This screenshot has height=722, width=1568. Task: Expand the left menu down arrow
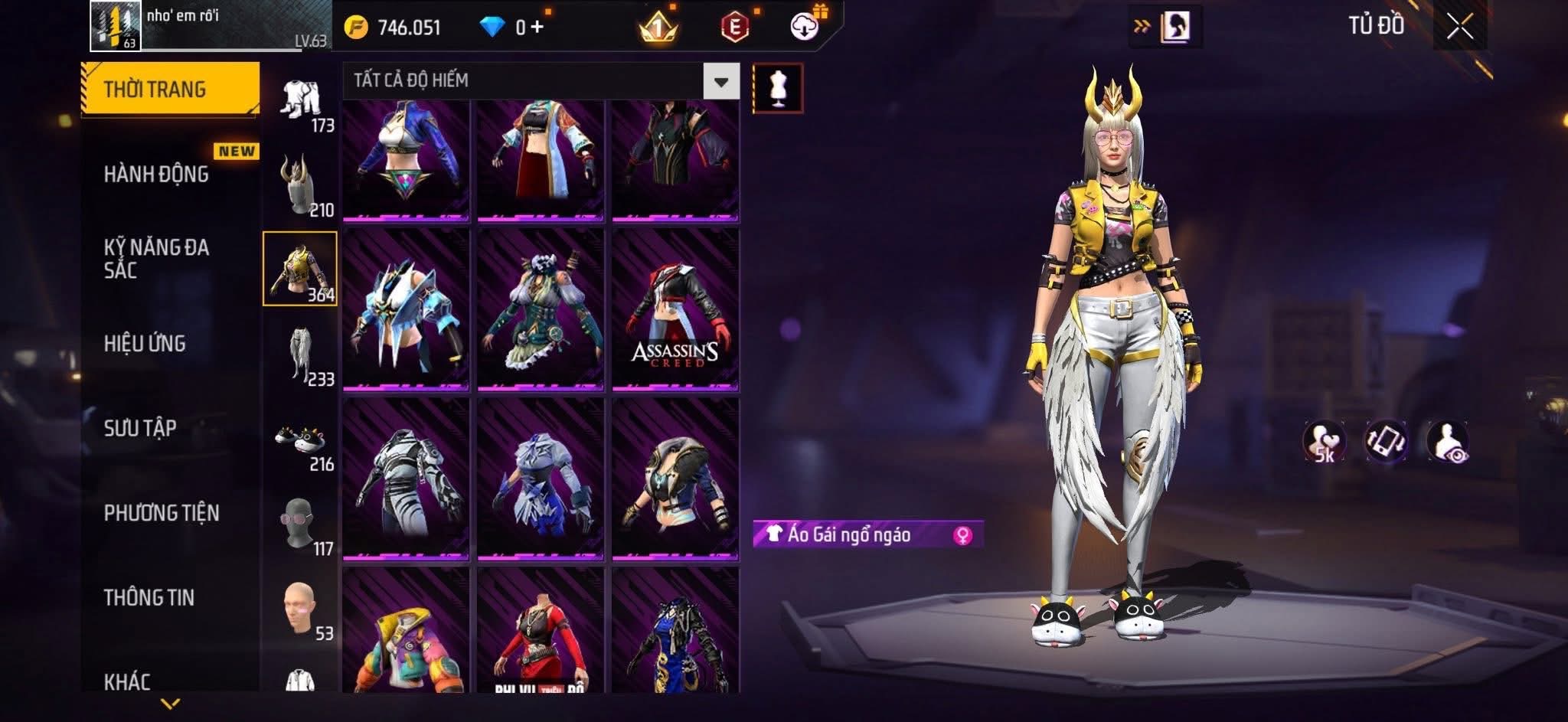[170, 703]
